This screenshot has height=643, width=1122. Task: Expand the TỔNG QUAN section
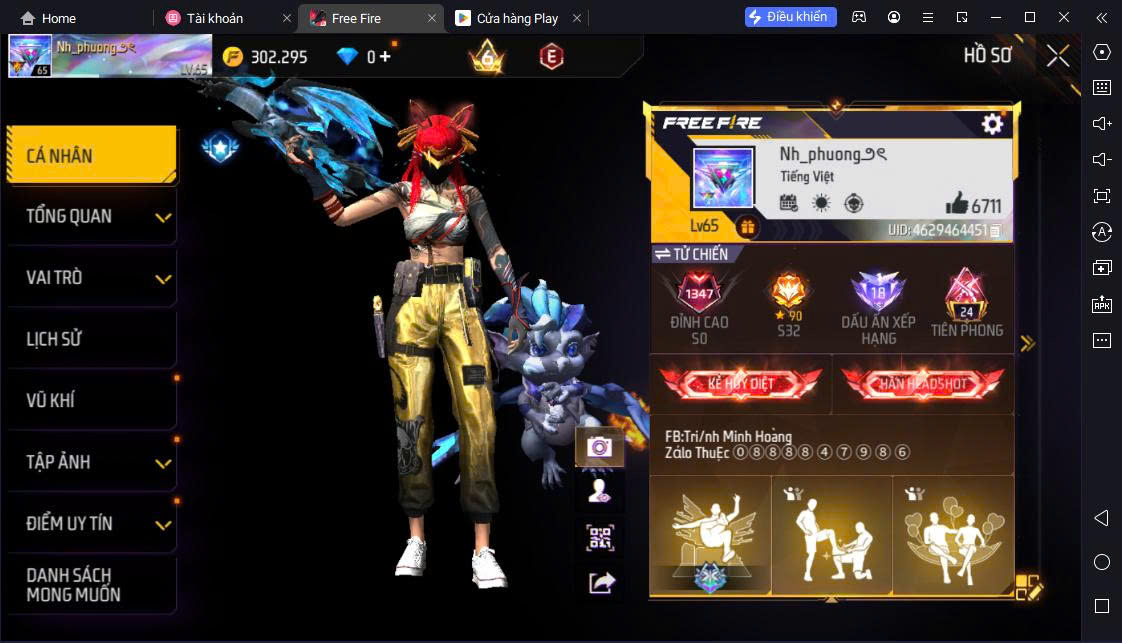click(x=91, y=216)
